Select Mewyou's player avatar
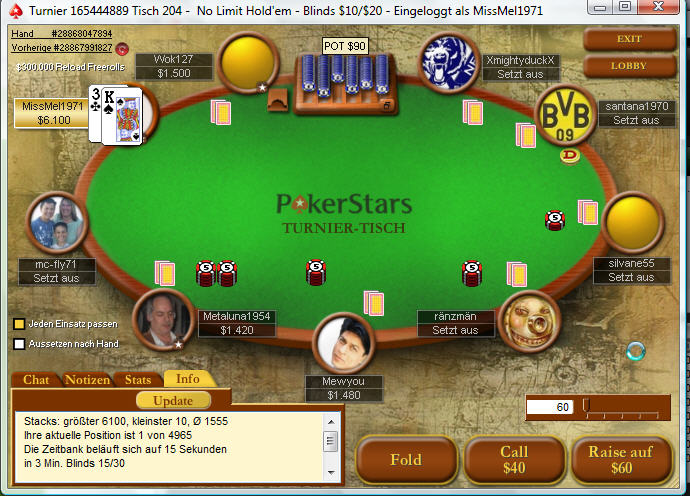The height and width of the screenshot is (496, 690). pos(344,344)
